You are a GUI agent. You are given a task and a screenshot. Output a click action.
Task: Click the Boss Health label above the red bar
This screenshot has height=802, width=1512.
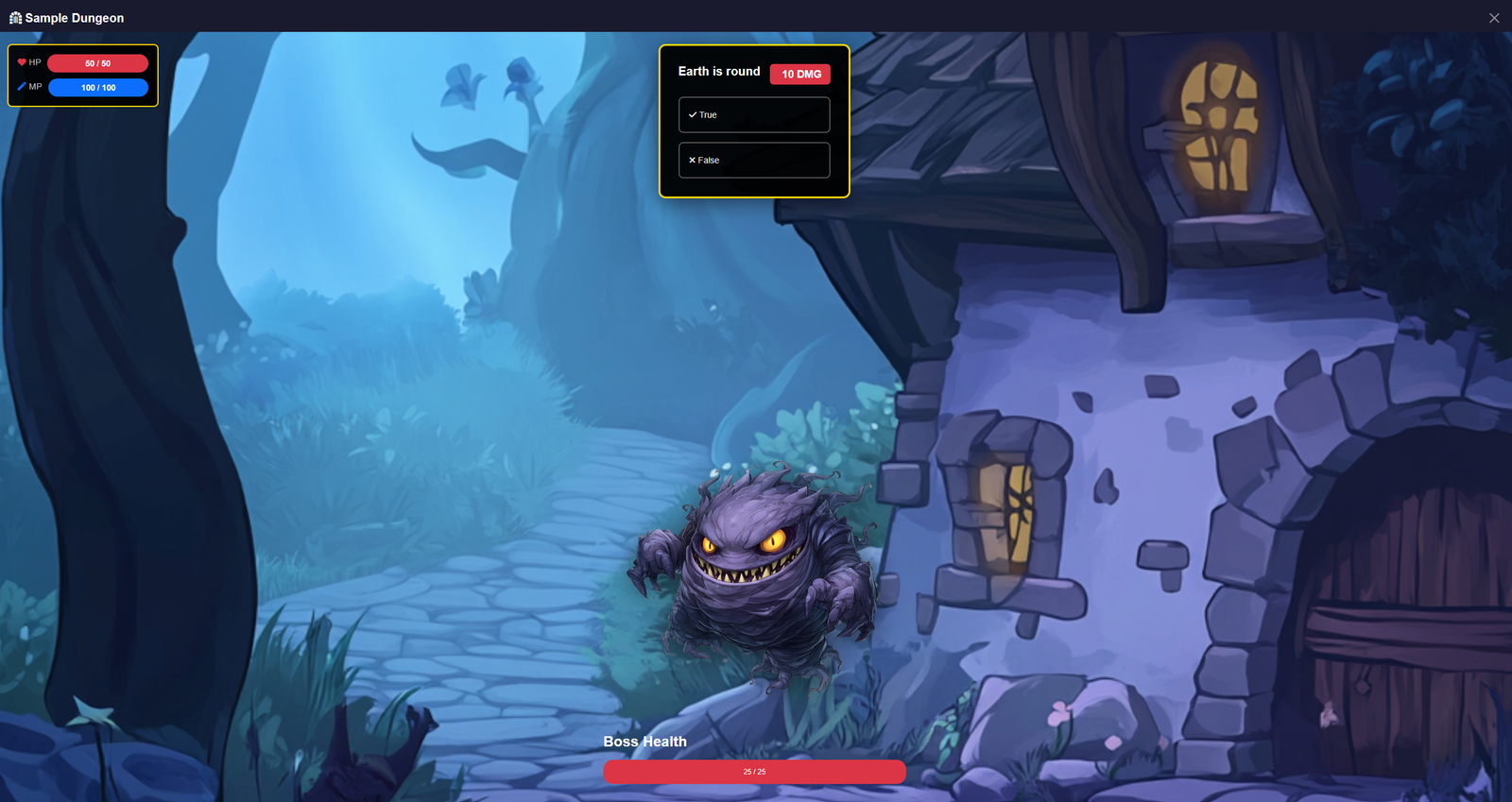(645, 742)
